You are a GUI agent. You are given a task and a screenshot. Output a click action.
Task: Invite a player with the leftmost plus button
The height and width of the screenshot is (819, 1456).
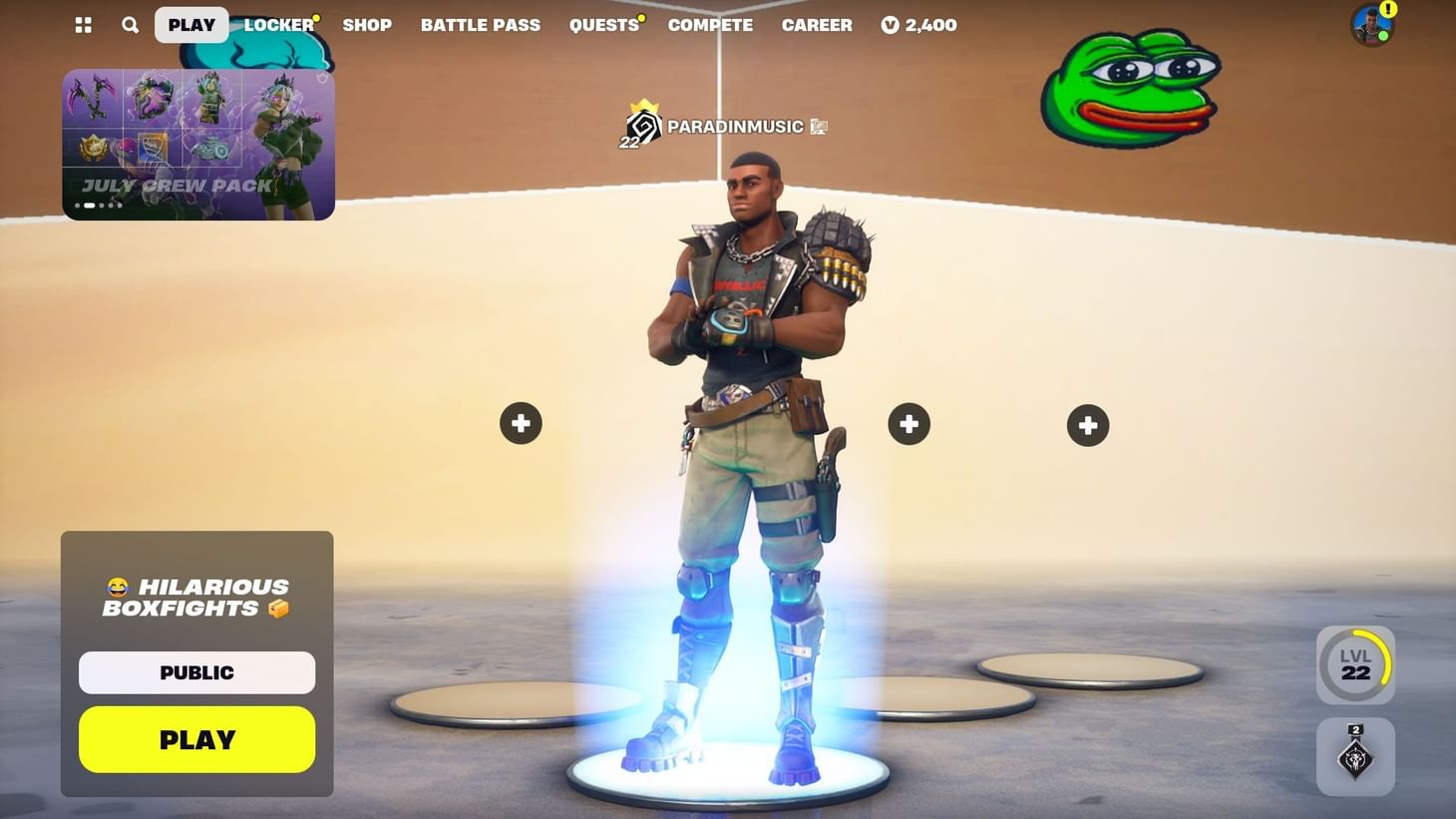point(520,422)
